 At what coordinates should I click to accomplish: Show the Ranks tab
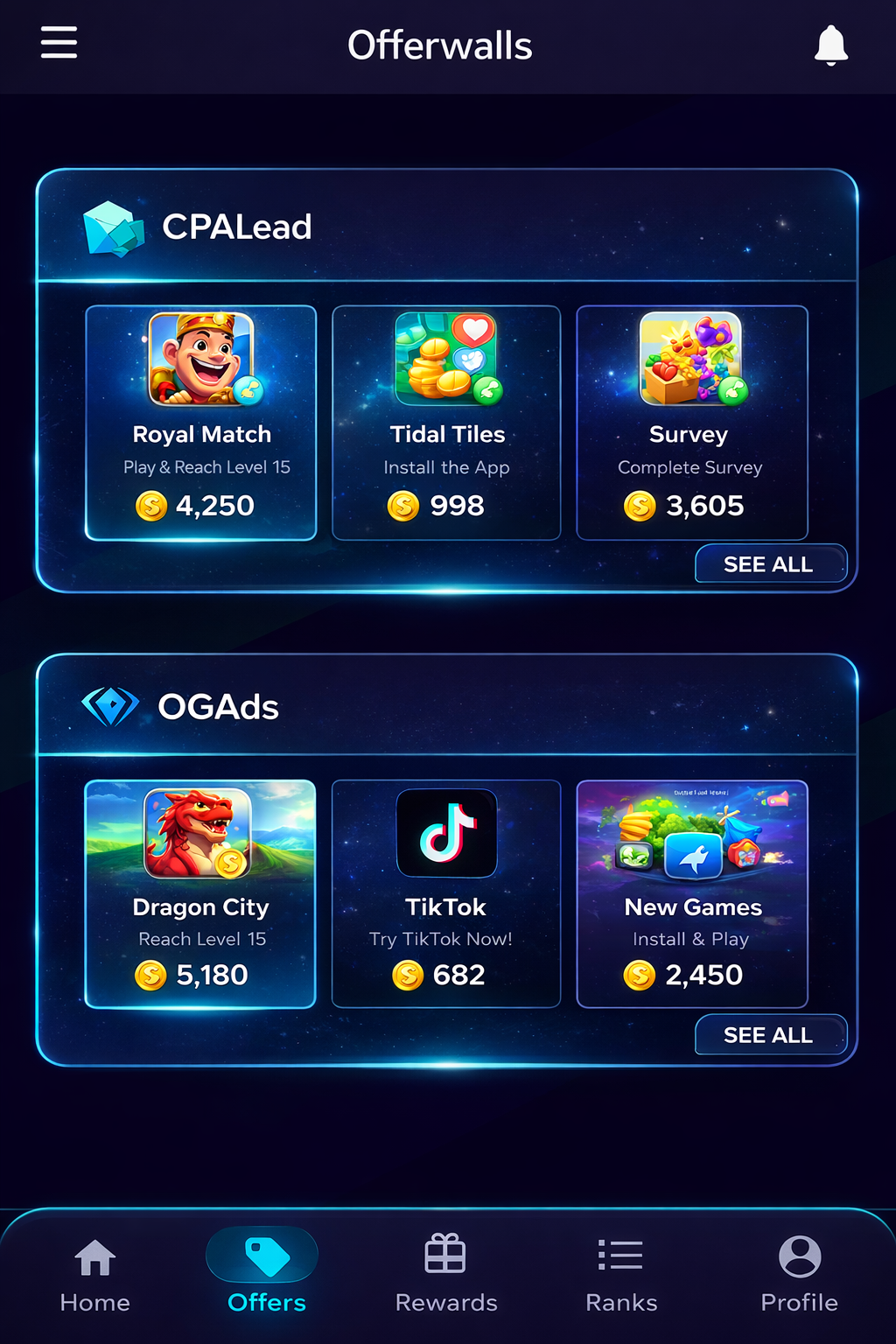(621, 1275)
